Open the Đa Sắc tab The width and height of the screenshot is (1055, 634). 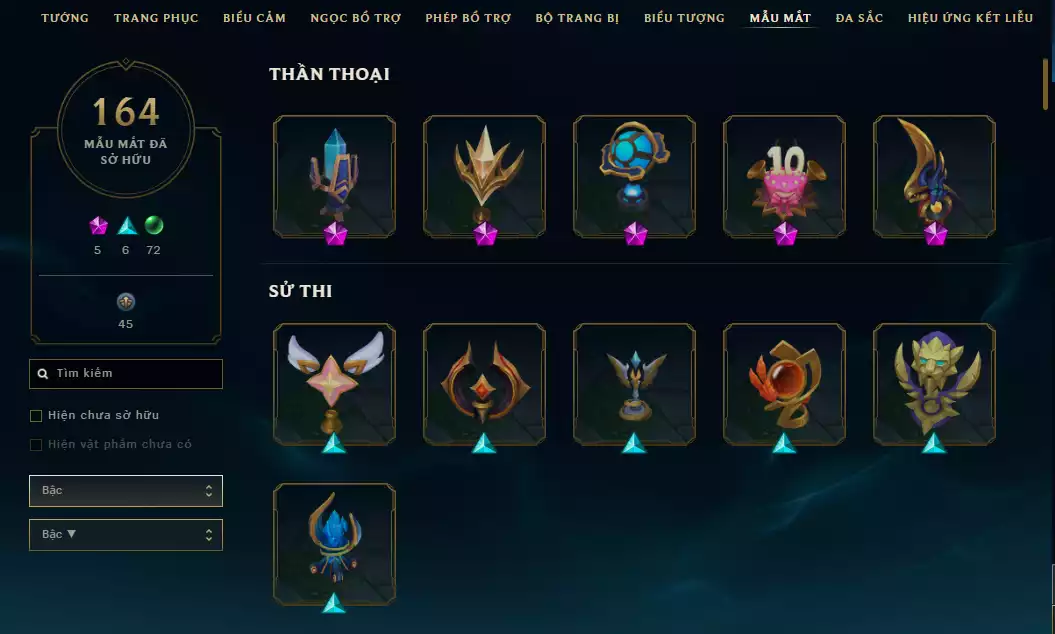point(859,18)
